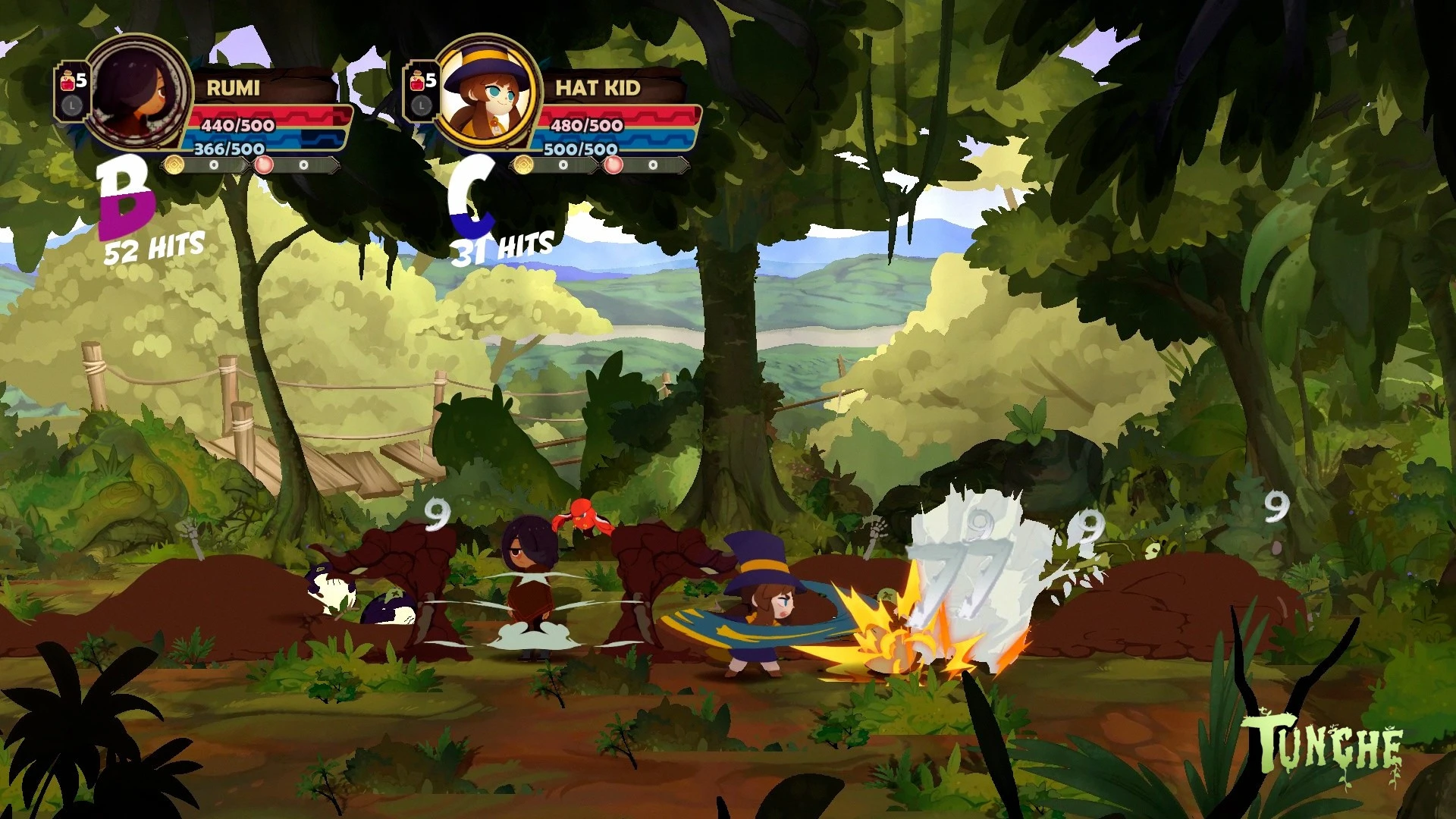Click Hat Kid's pink essence icon

click(613, 165)
